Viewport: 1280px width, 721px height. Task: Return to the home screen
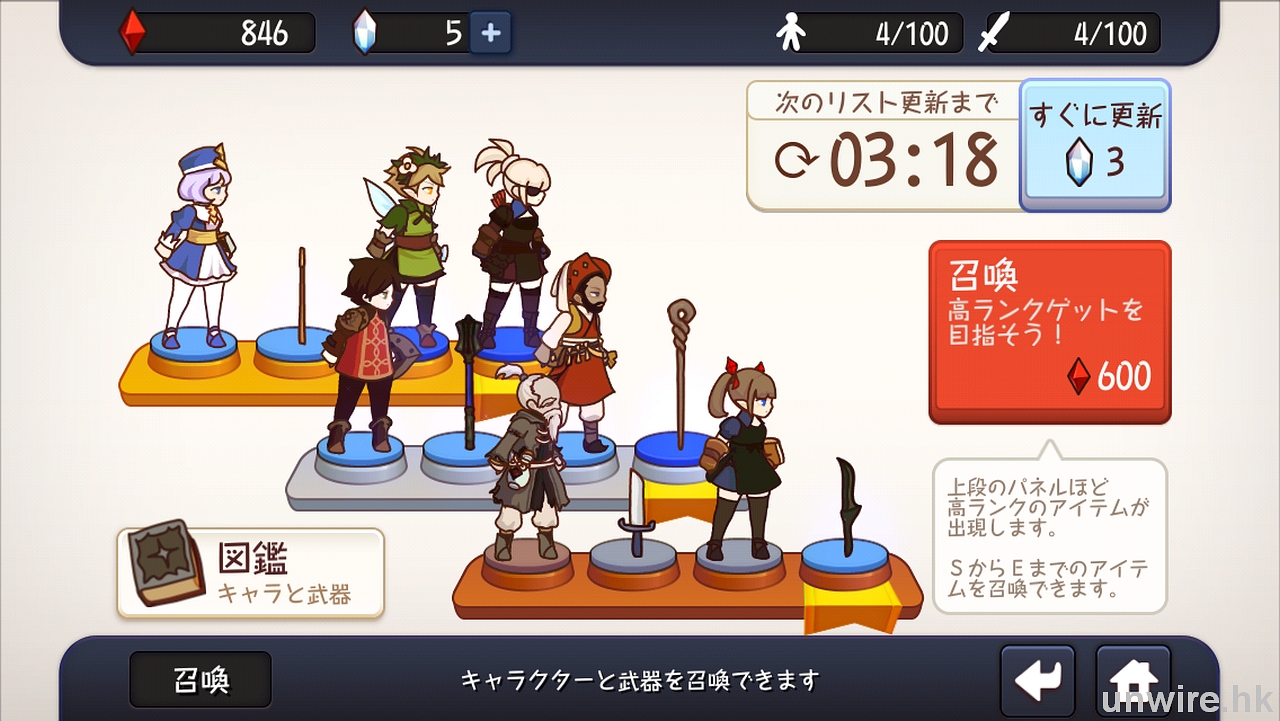pyautogui.click(x=1133, y=680)
